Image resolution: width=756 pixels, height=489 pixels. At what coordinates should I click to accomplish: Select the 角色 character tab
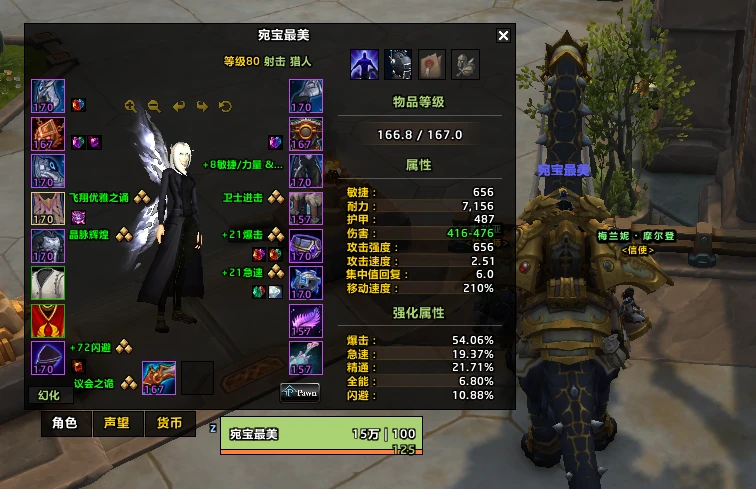tap(64, 423)
